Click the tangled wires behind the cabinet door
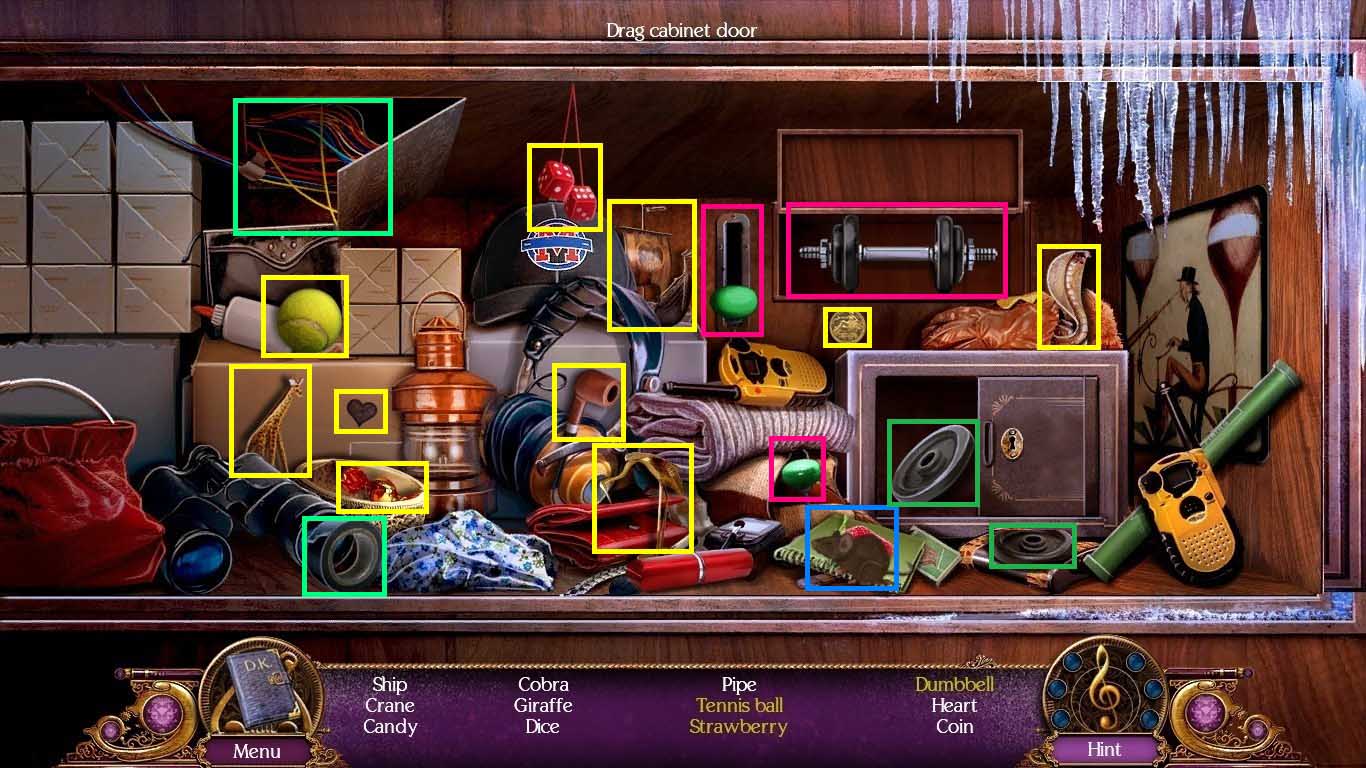Viewport: 1366px width, 768px height. 312,165
